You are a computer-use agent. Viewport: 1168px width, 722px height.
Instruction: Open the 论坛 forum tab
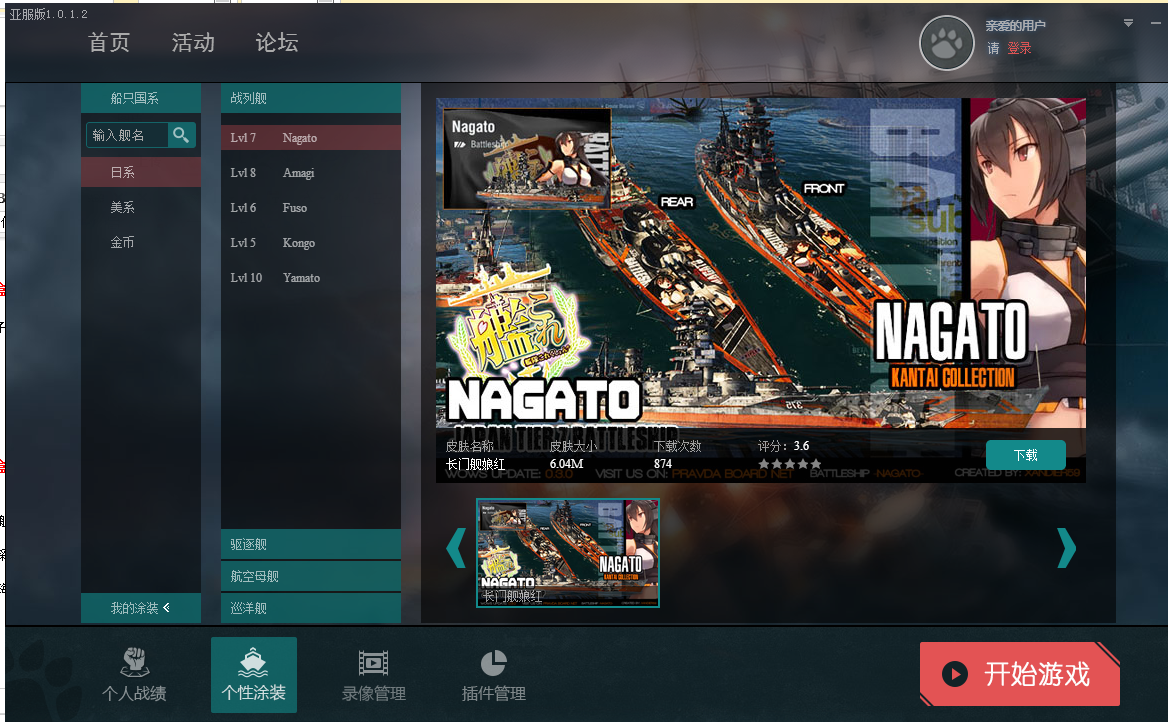point(277,43)
